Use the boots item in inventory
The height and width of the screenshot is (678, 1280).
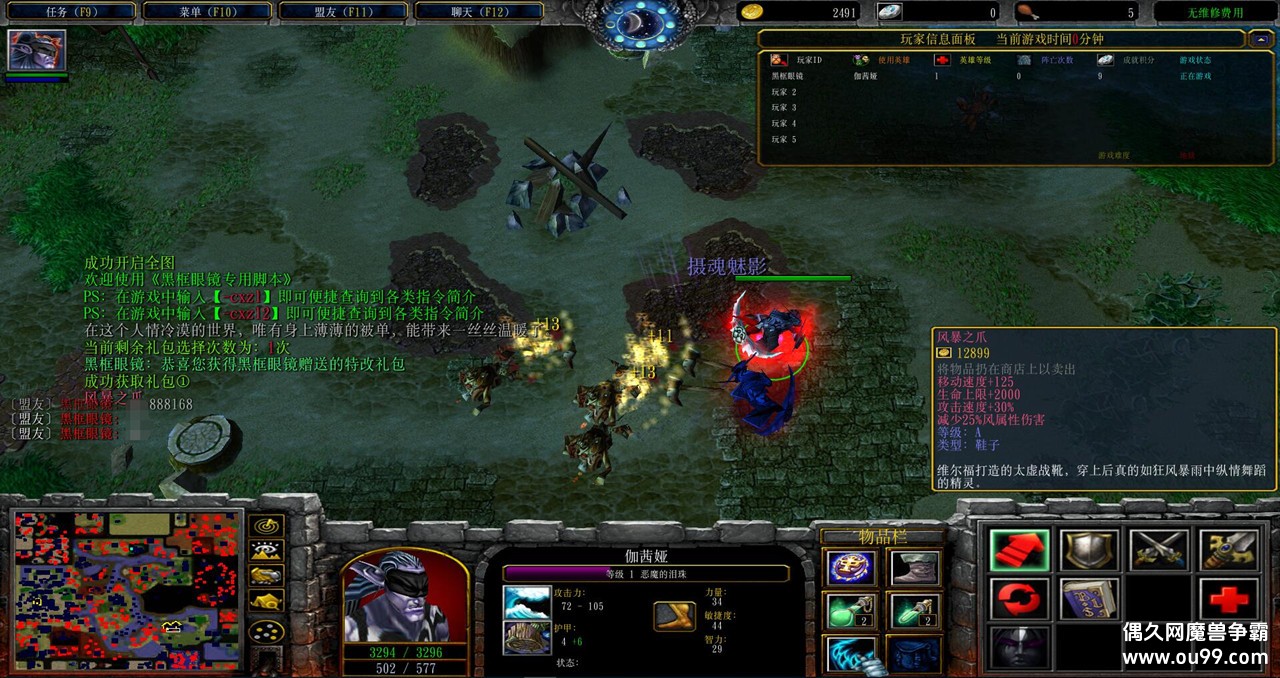click(x=914, y=568)
